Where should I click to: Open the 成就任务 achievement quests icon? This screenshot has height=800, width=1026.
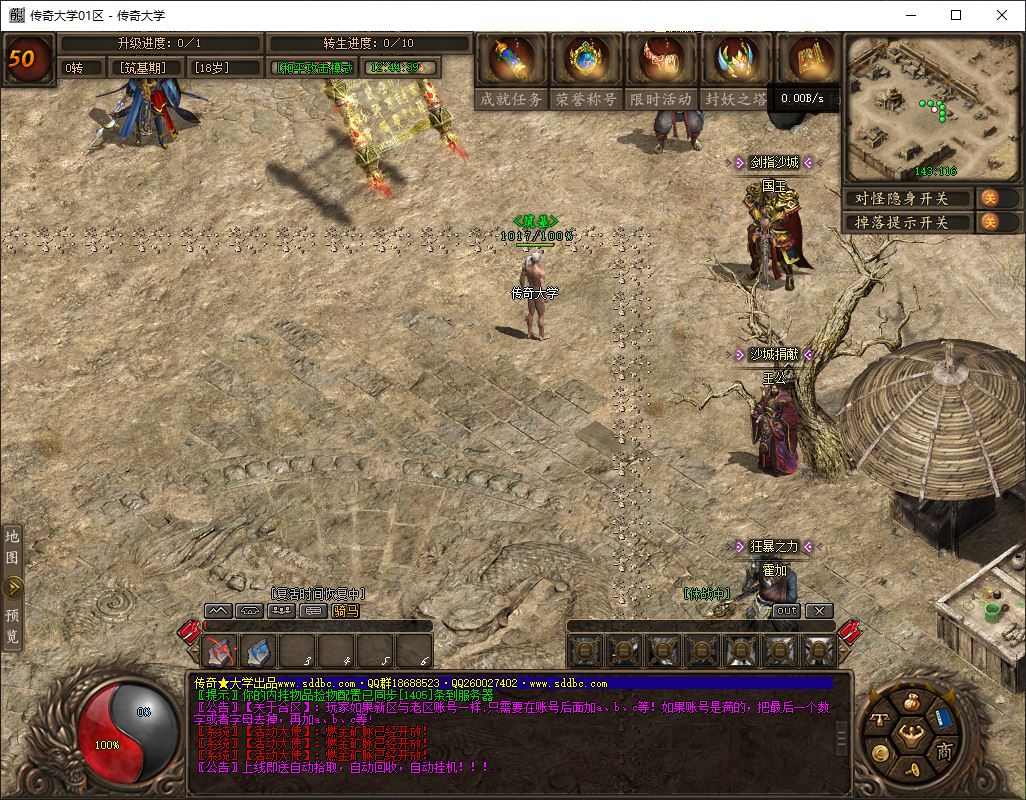pyautogui.click(x=511, y=61)
